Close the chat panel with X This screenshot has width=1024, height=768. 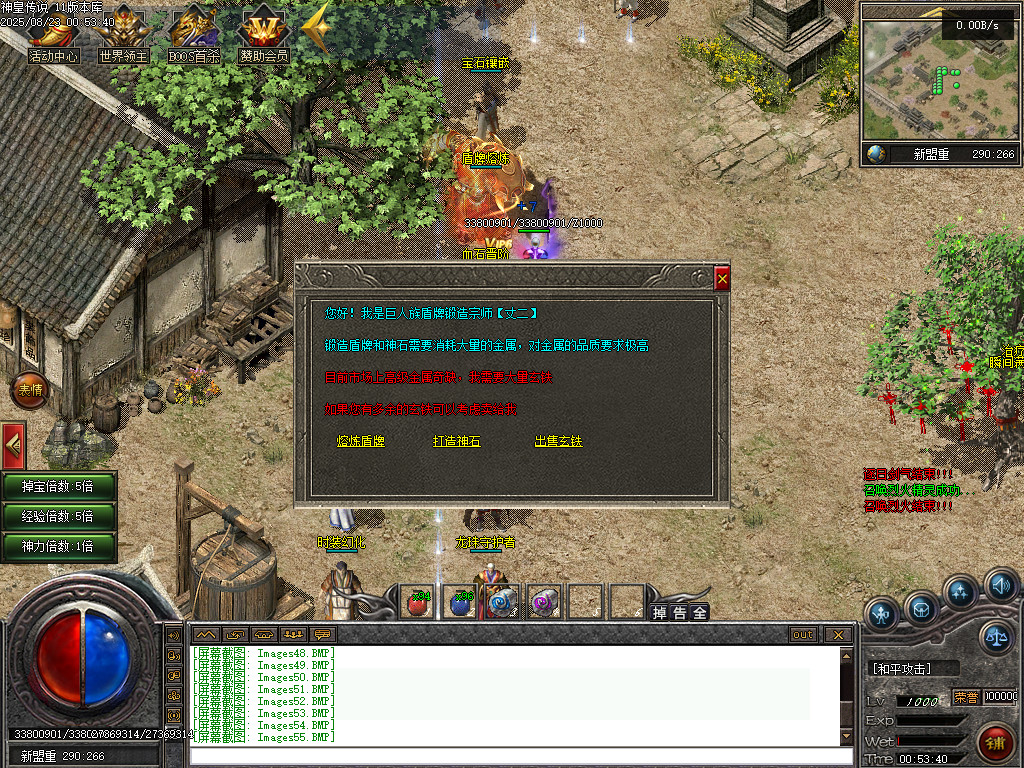pyautogui.click(x=838, y=635)
